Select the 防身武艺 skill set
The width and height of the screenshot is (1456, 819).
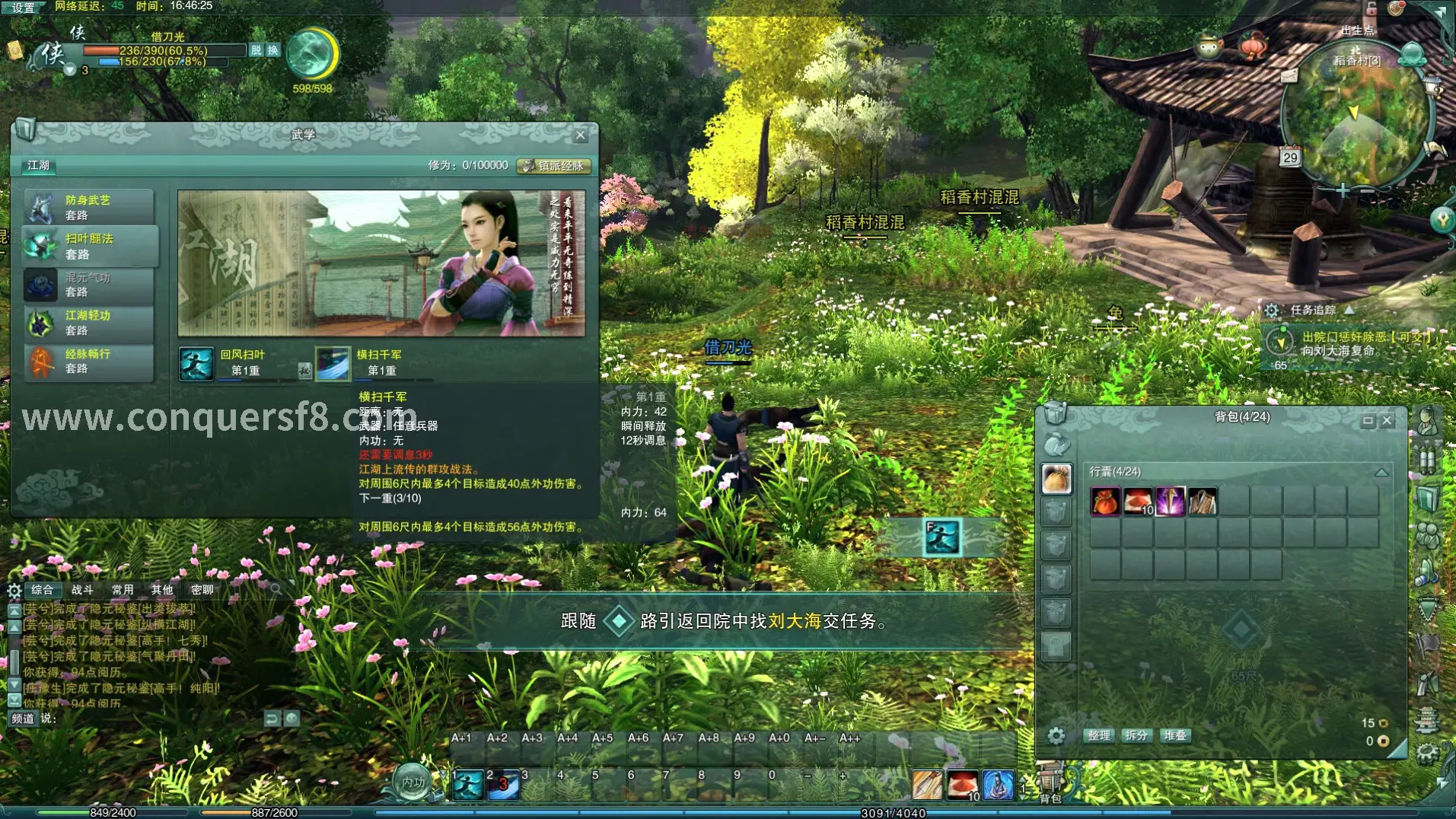pos(88,207)
